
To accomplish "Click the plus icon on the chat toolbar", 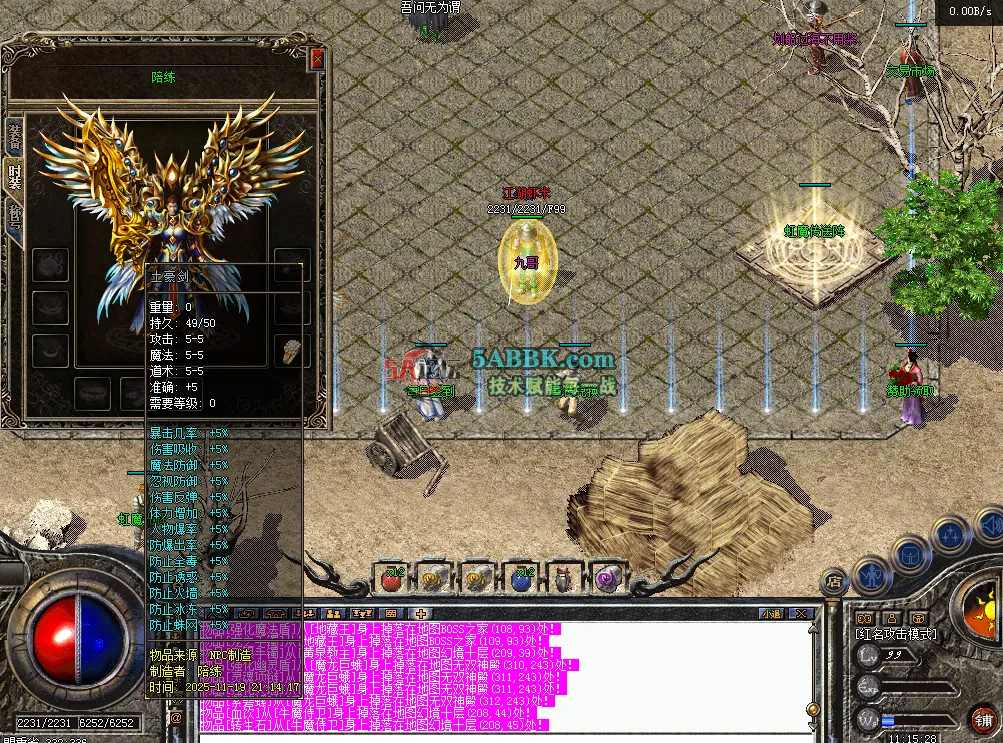I will pyautogui.click(x=421, y=613).
